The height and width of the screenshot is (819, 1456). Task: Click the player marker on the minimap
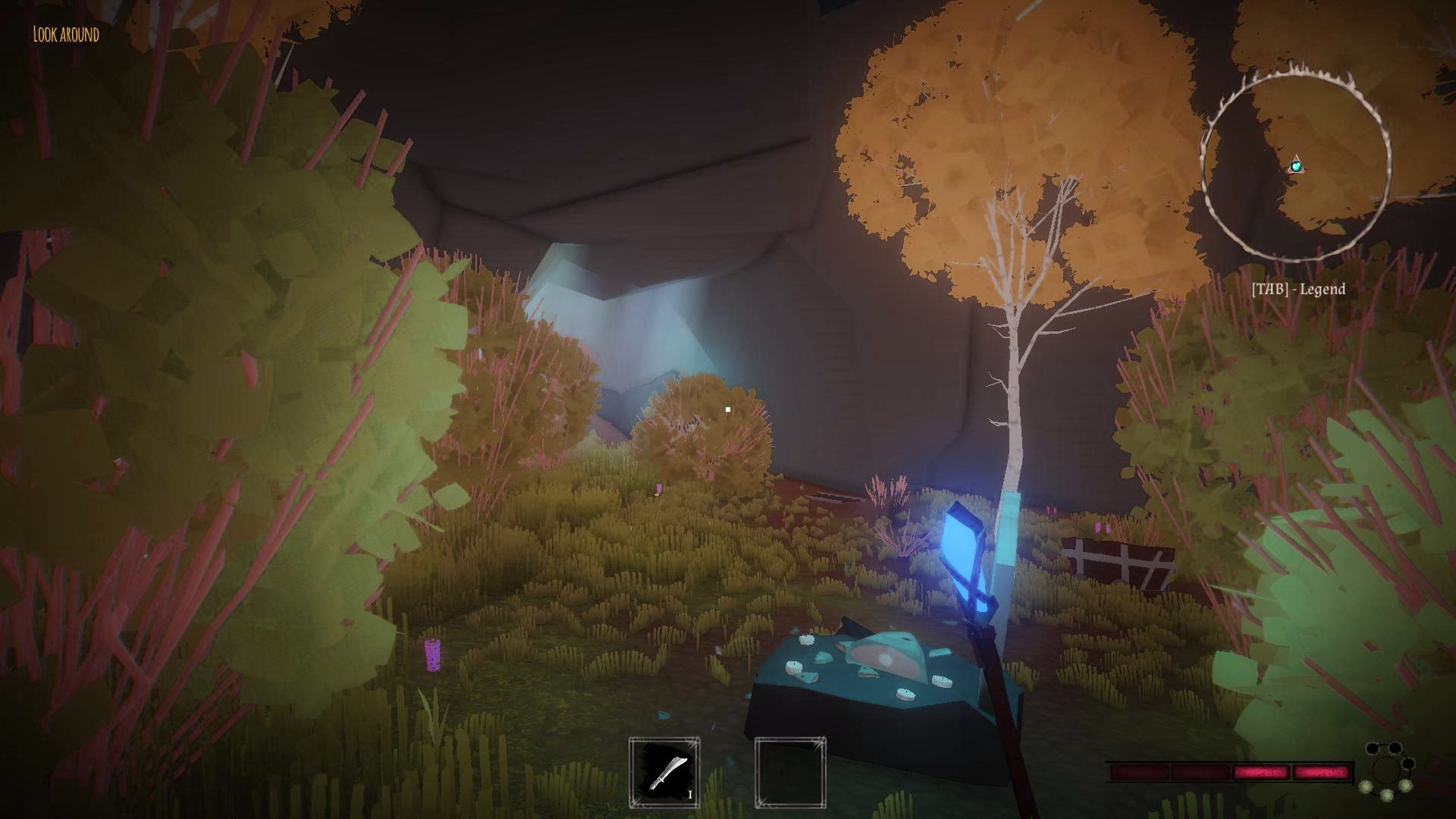[1296, 165]
